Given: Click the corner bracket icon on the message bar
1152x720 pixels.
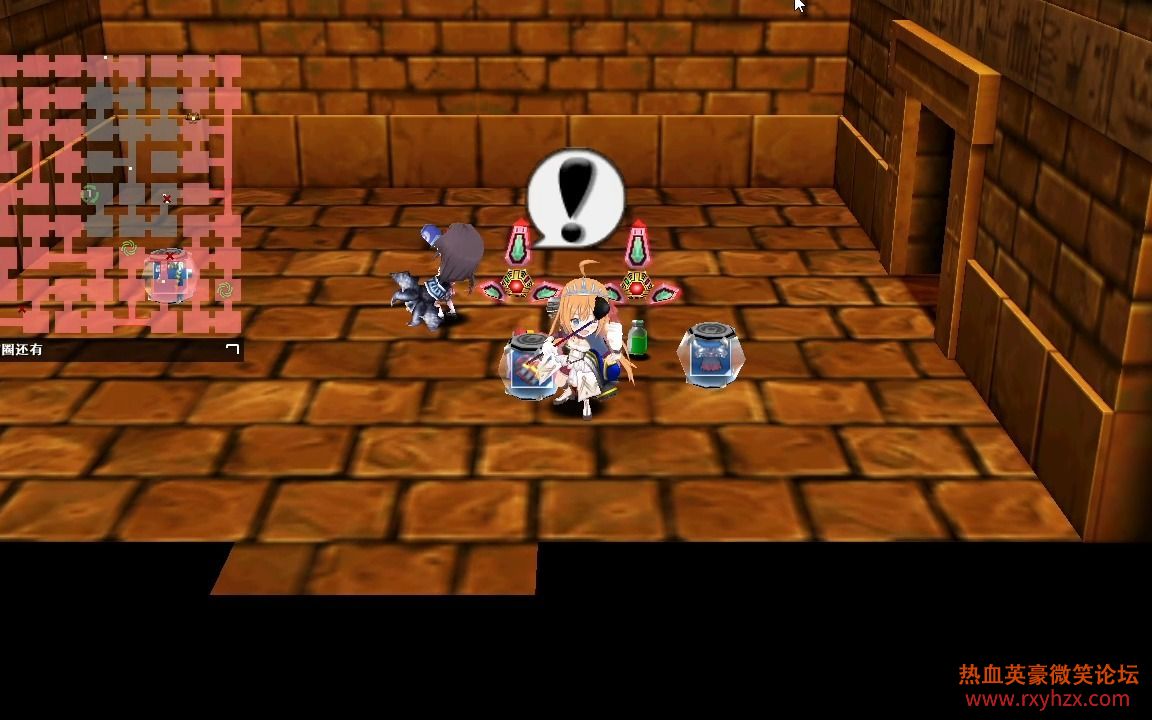Looking at the screenshot, I should [233, 349].
